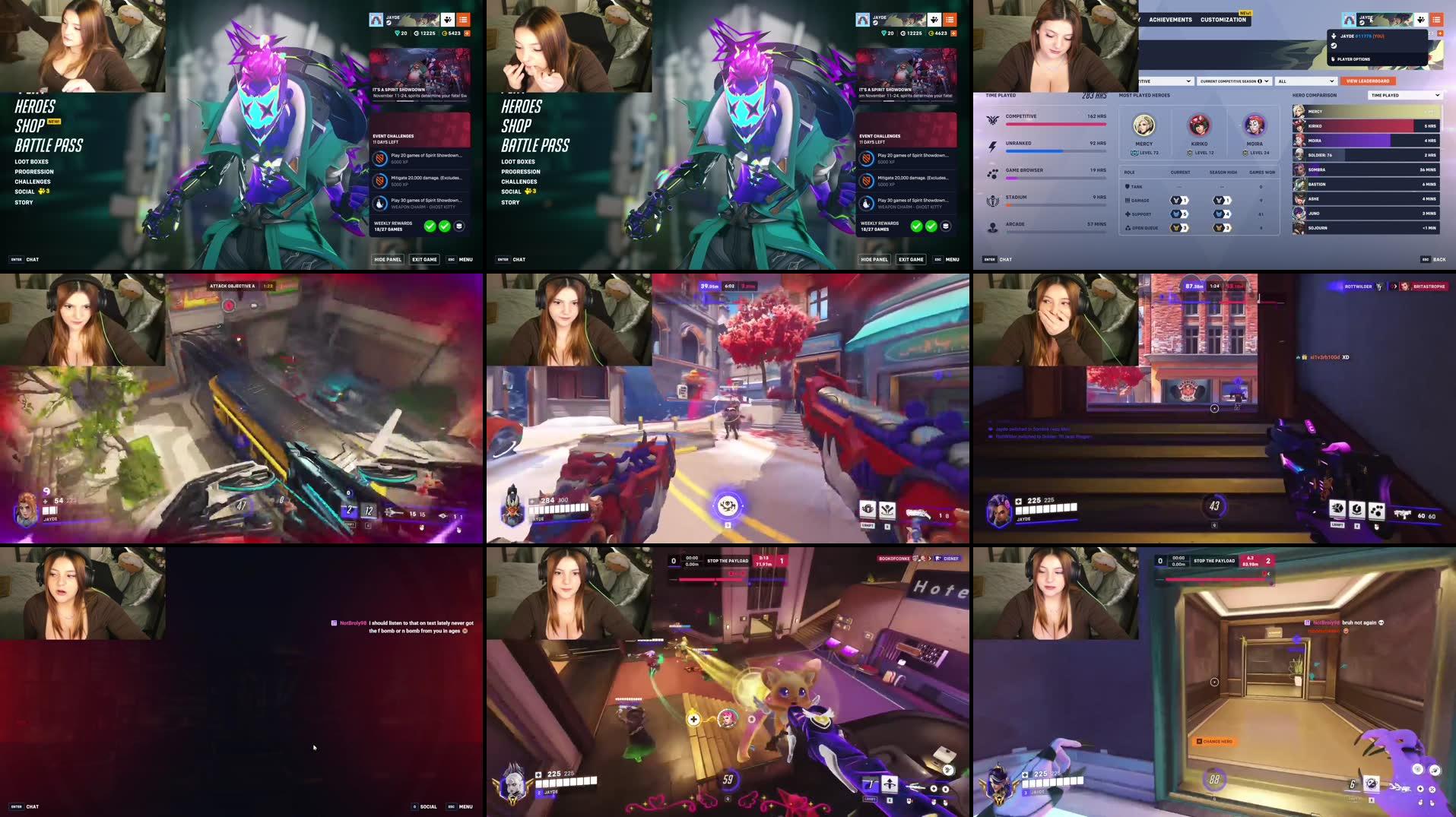Screen dimensions: 1456x817
Task: Click the Support role icon in the role table
Action: pos(1128,214)
